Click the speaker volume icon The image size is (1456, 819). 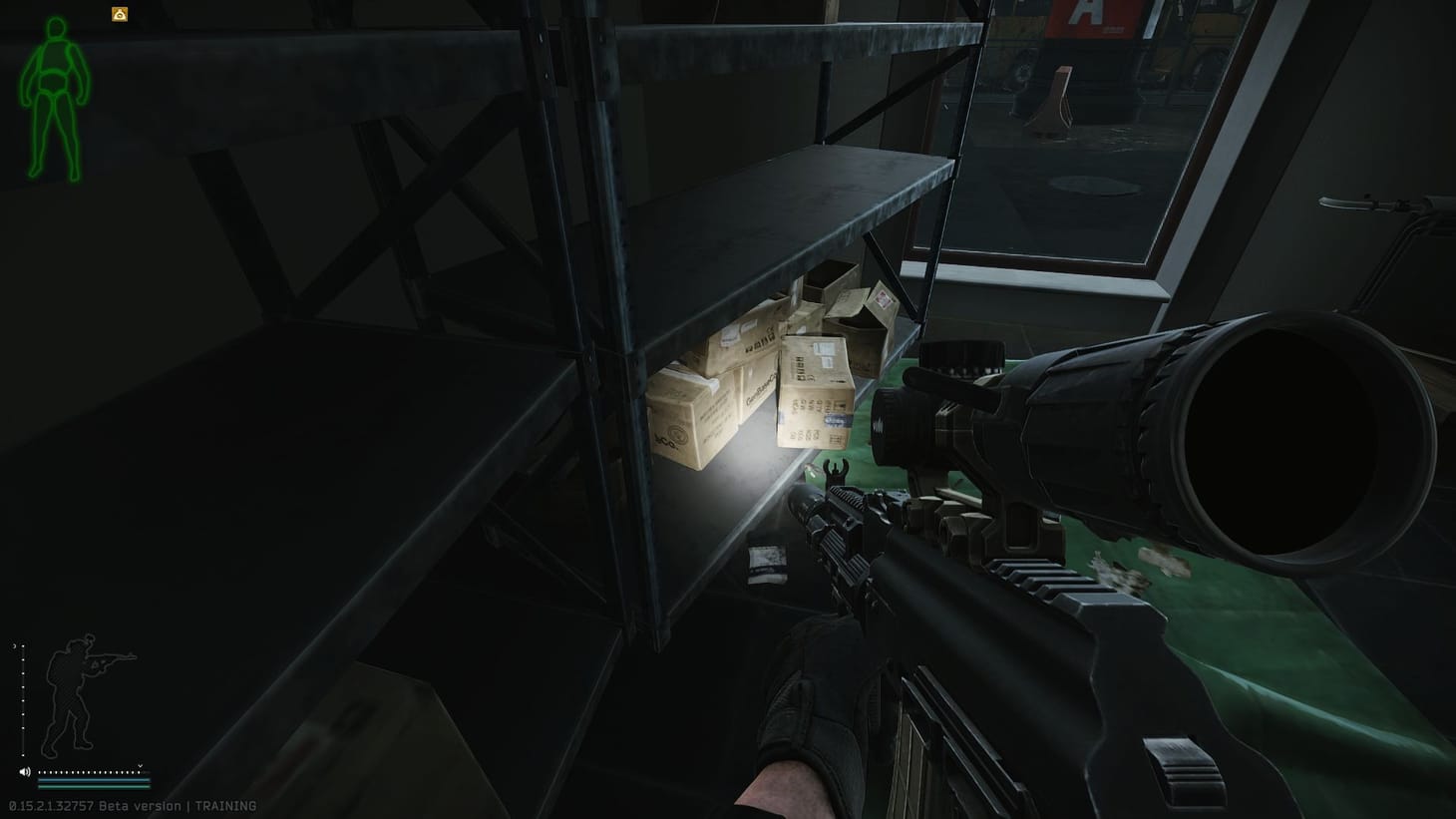tap(25, 771)
